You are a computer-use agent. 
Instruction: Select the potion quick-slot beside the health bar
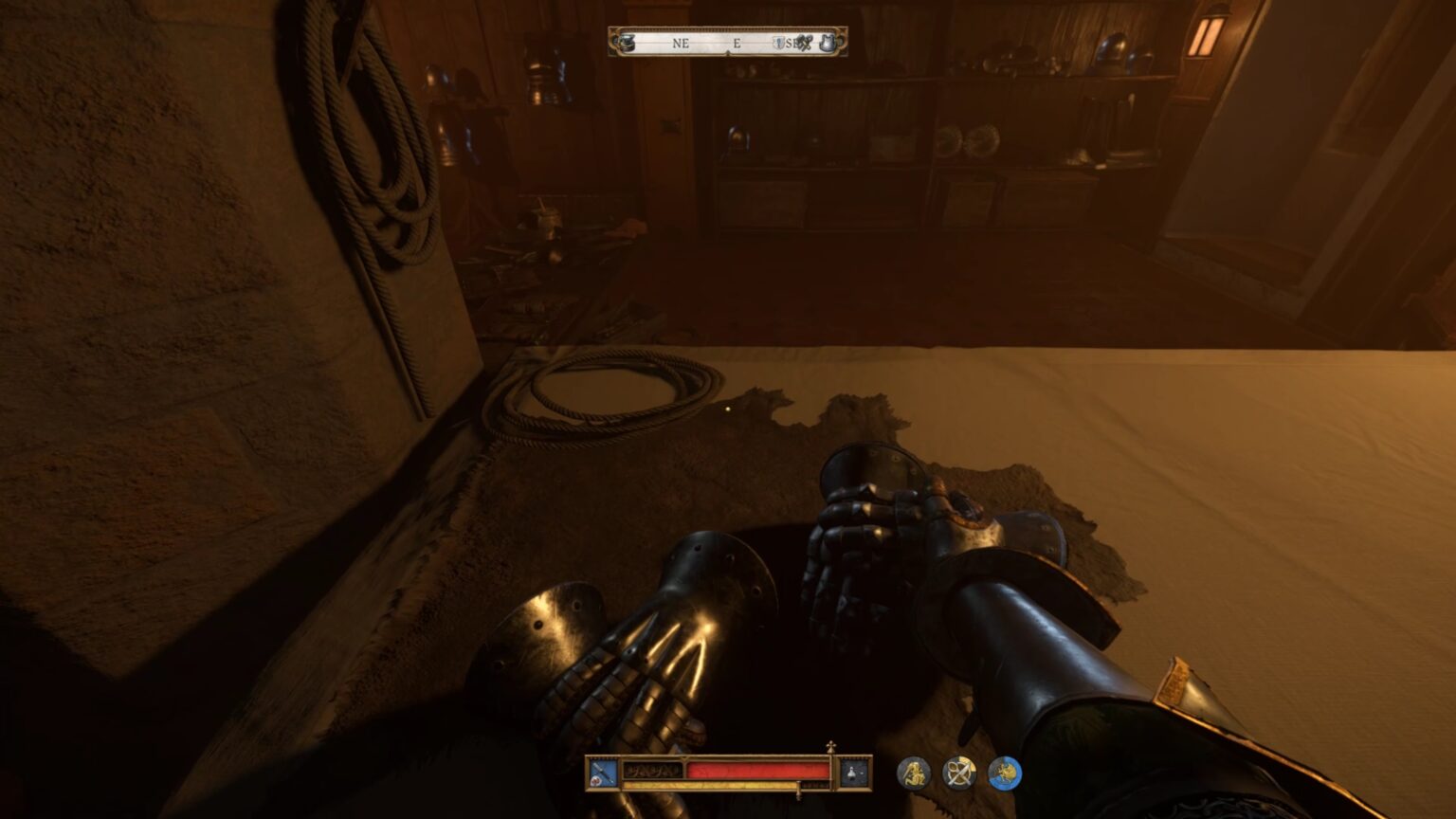coord(854,773)
